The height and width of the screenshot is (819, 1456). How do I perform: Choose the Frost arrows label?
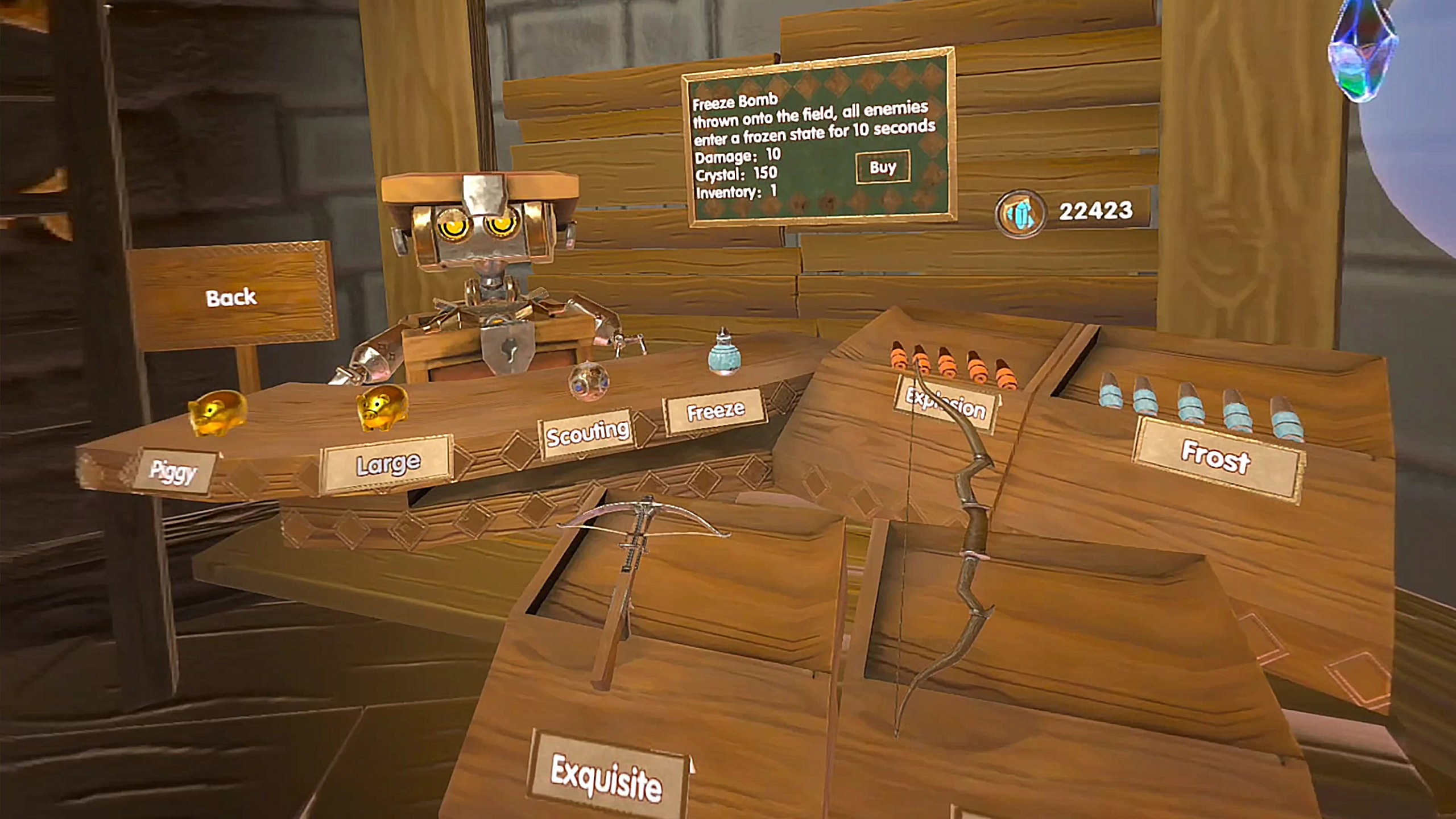1216,458
